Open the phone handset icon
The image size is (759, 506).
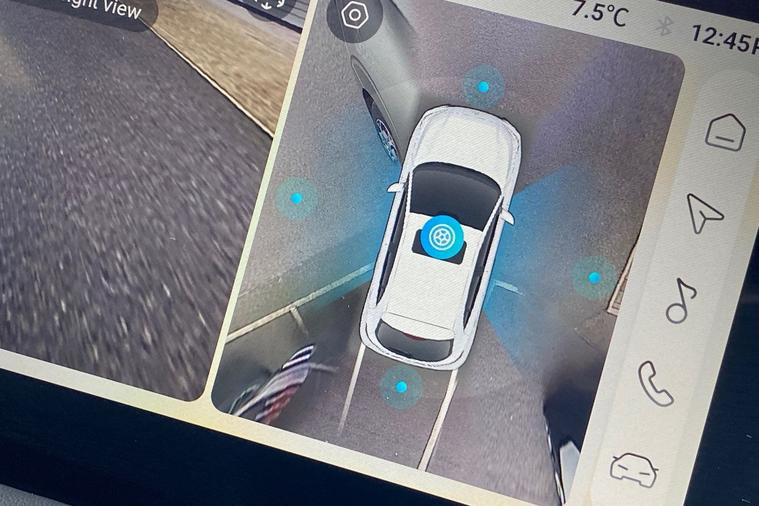(656, 383)
